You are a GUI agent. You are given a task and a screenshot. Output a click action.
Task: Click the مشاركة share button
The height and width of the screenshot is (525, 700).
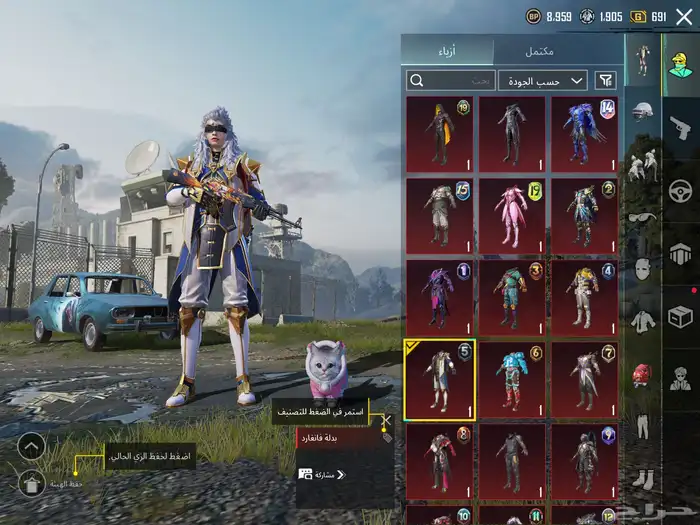click(x=329, y=474)
